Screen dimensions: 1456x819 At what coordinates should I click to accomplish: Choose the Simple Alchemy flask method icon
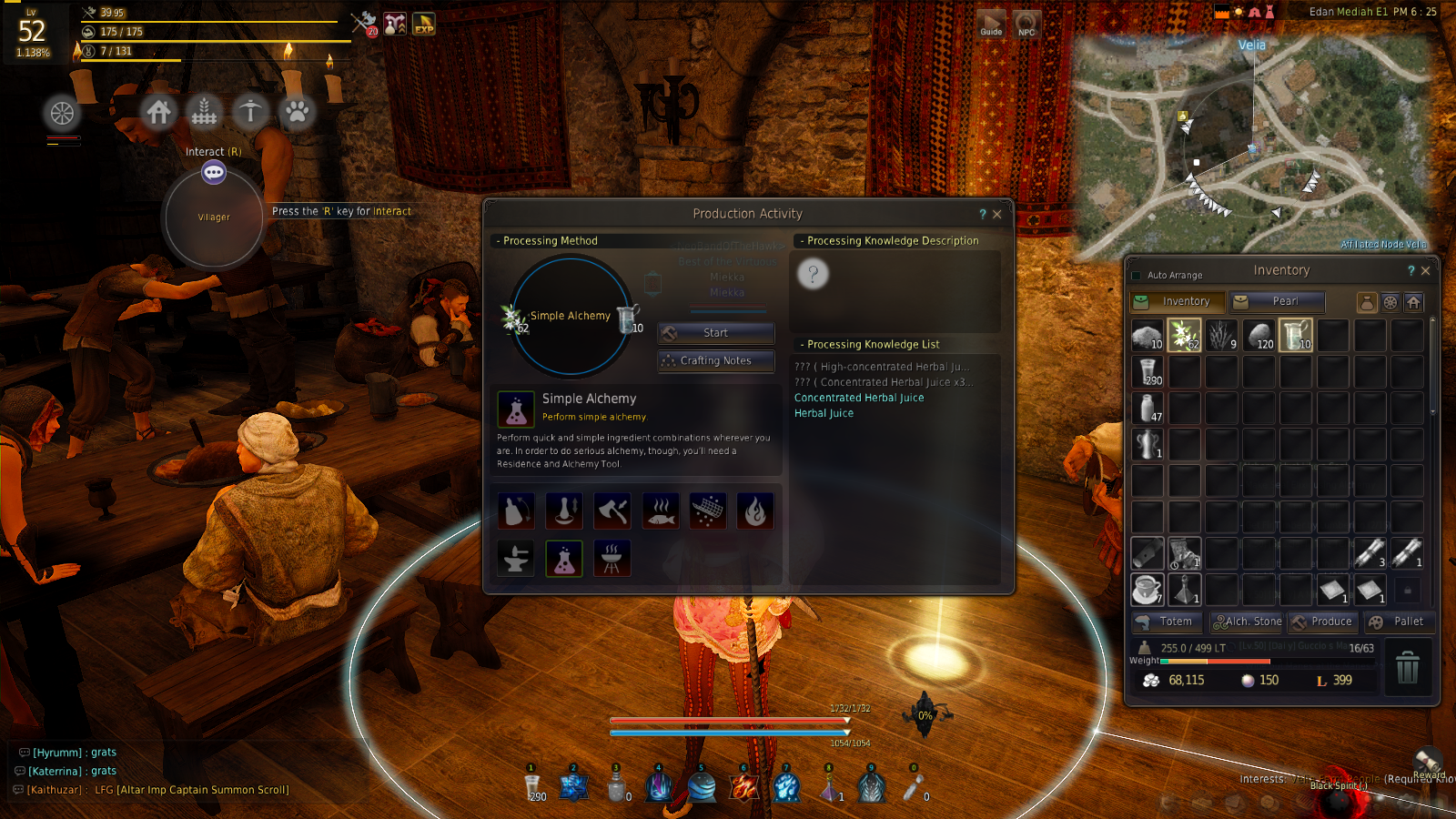(564, 559)
